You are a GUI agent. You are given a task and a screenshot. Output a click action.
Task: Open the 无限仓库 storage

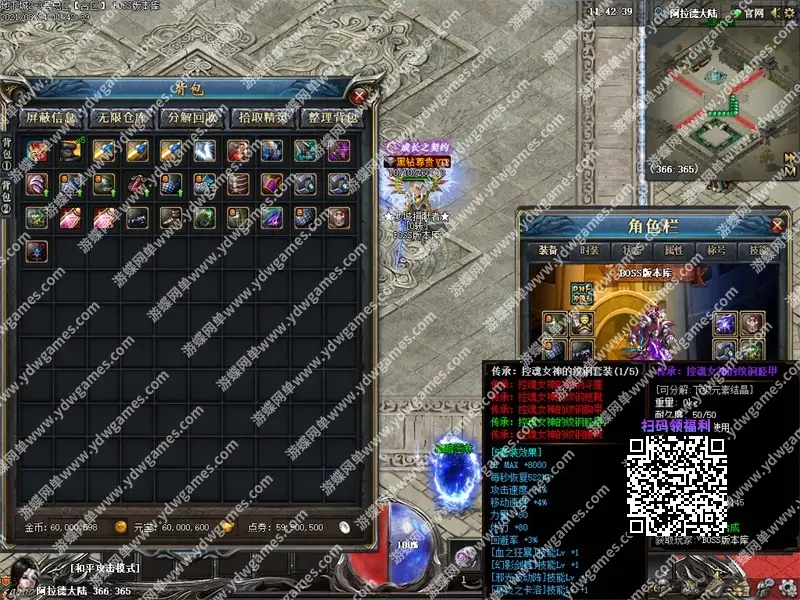pyautogui.click(x=121, y=117)
